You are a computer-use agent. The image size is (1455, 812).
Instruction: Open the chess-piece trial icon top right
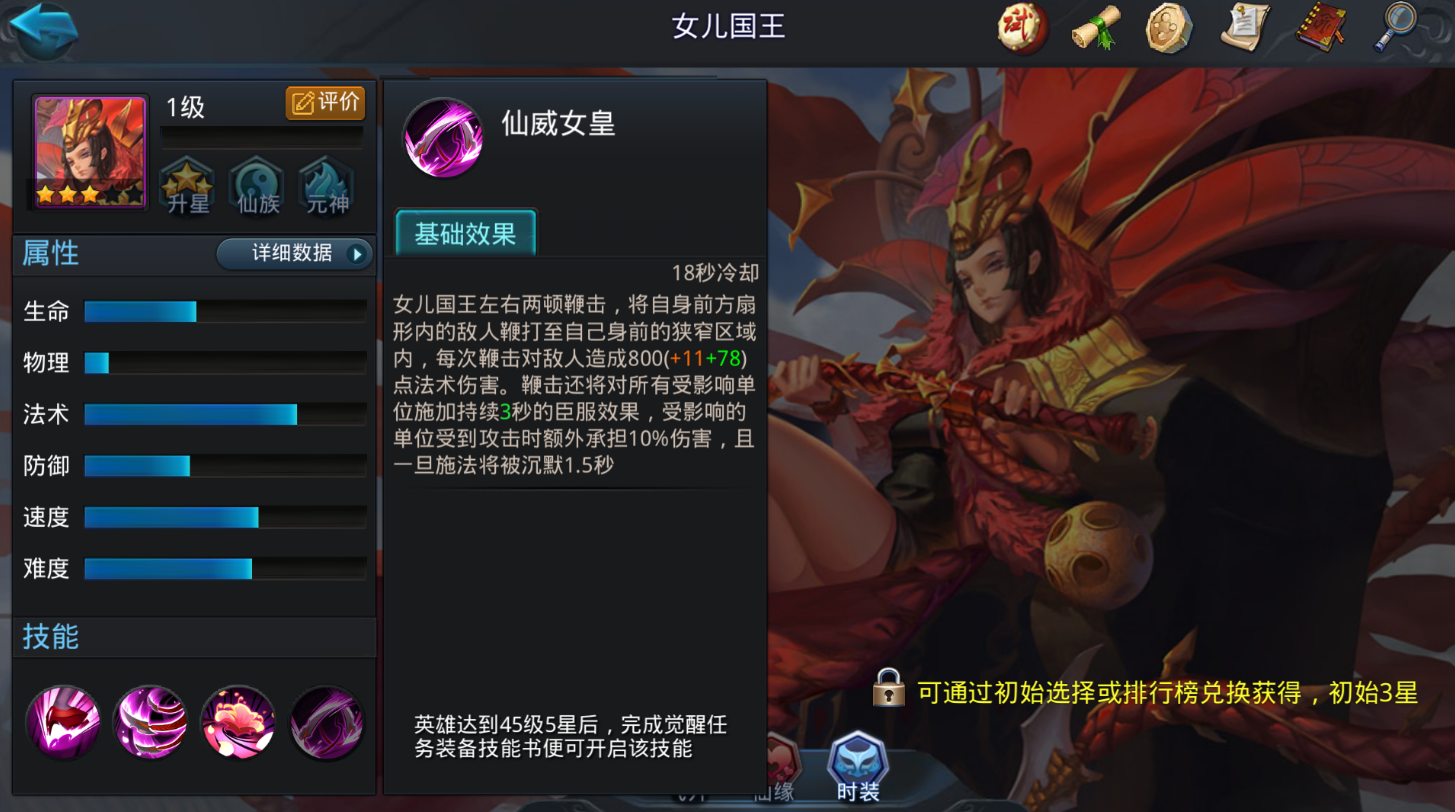[x=1021, y=29]
